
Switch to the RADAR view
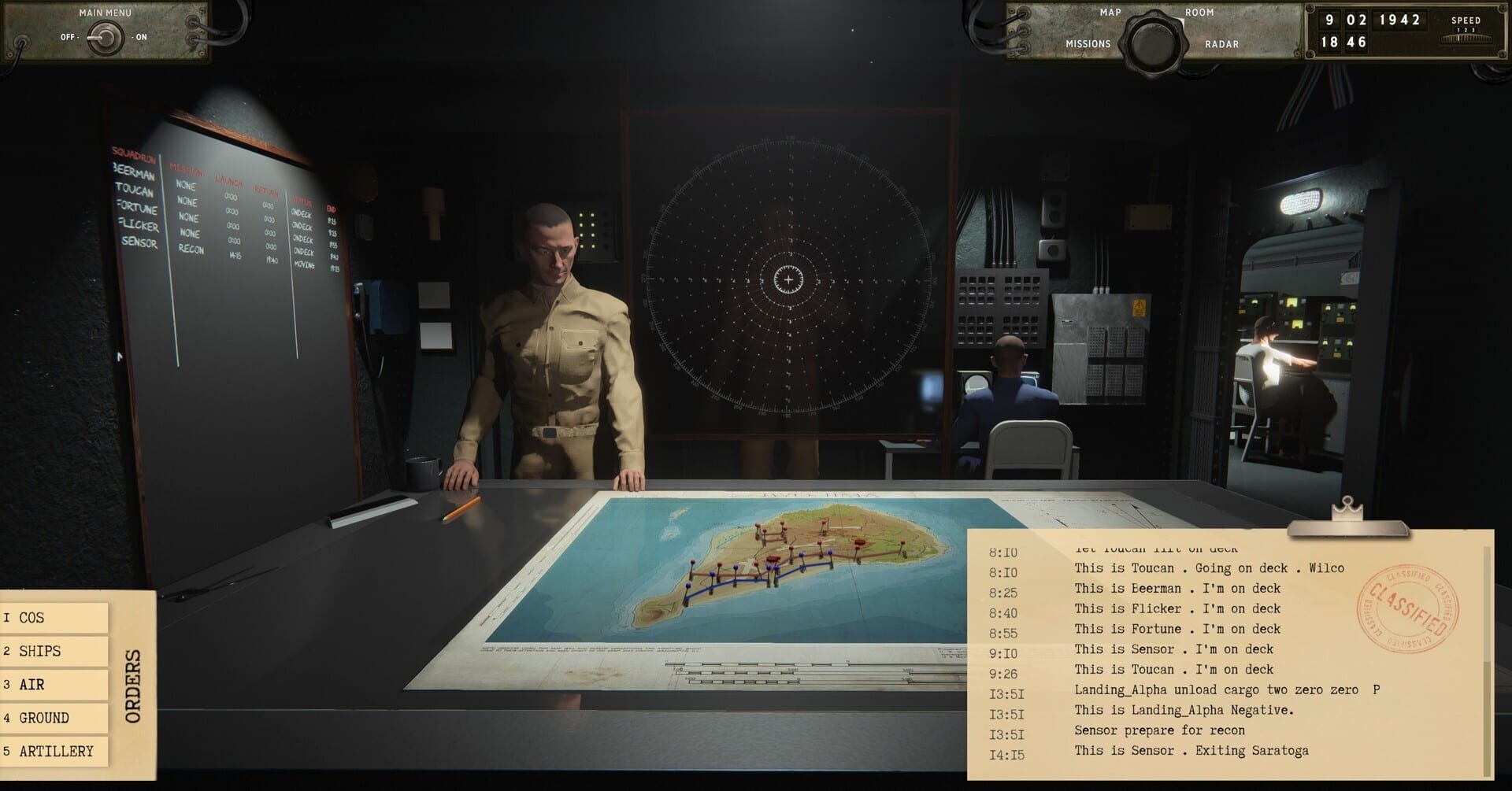pos(1223,44)
